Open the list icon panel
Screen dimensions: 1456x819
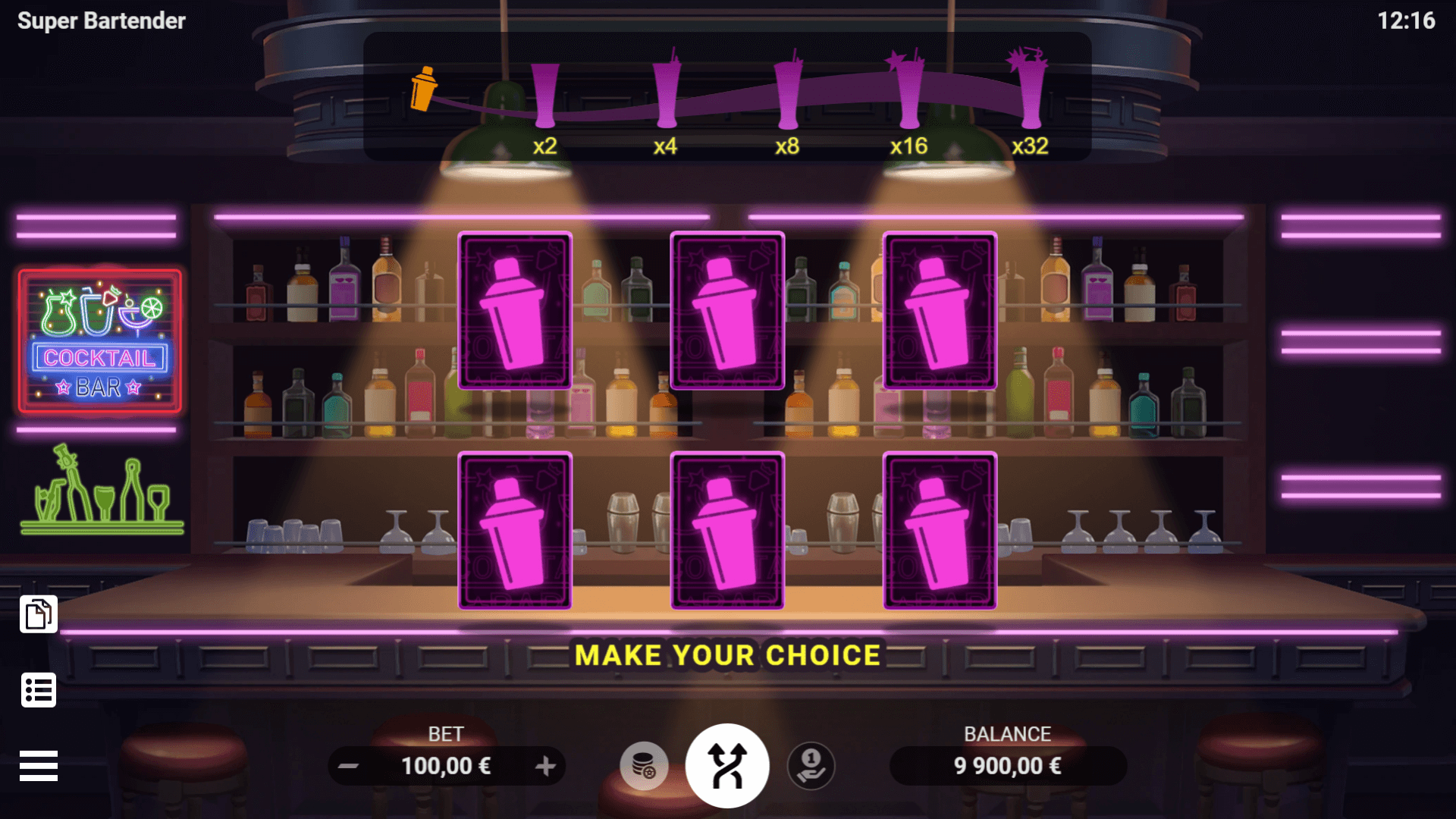pos(39,690)
